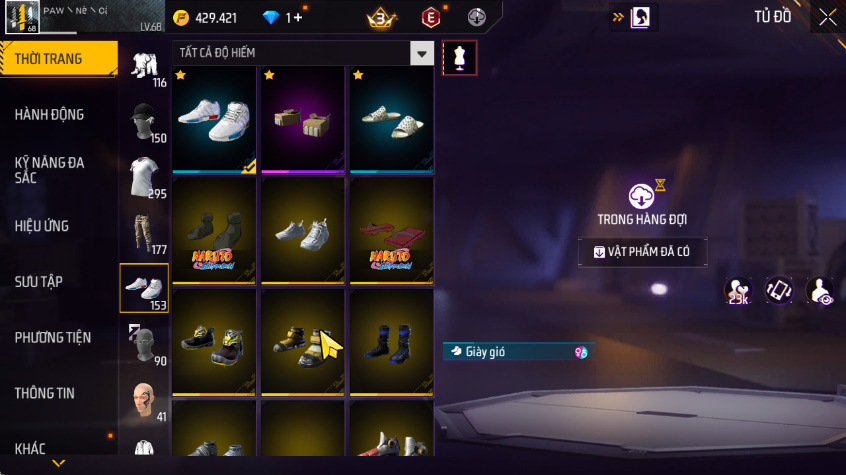Image resolution: width=846 pixels, height=475 pixels.
Task: Open the pants category with 177 items
Action: click(144, 234)
